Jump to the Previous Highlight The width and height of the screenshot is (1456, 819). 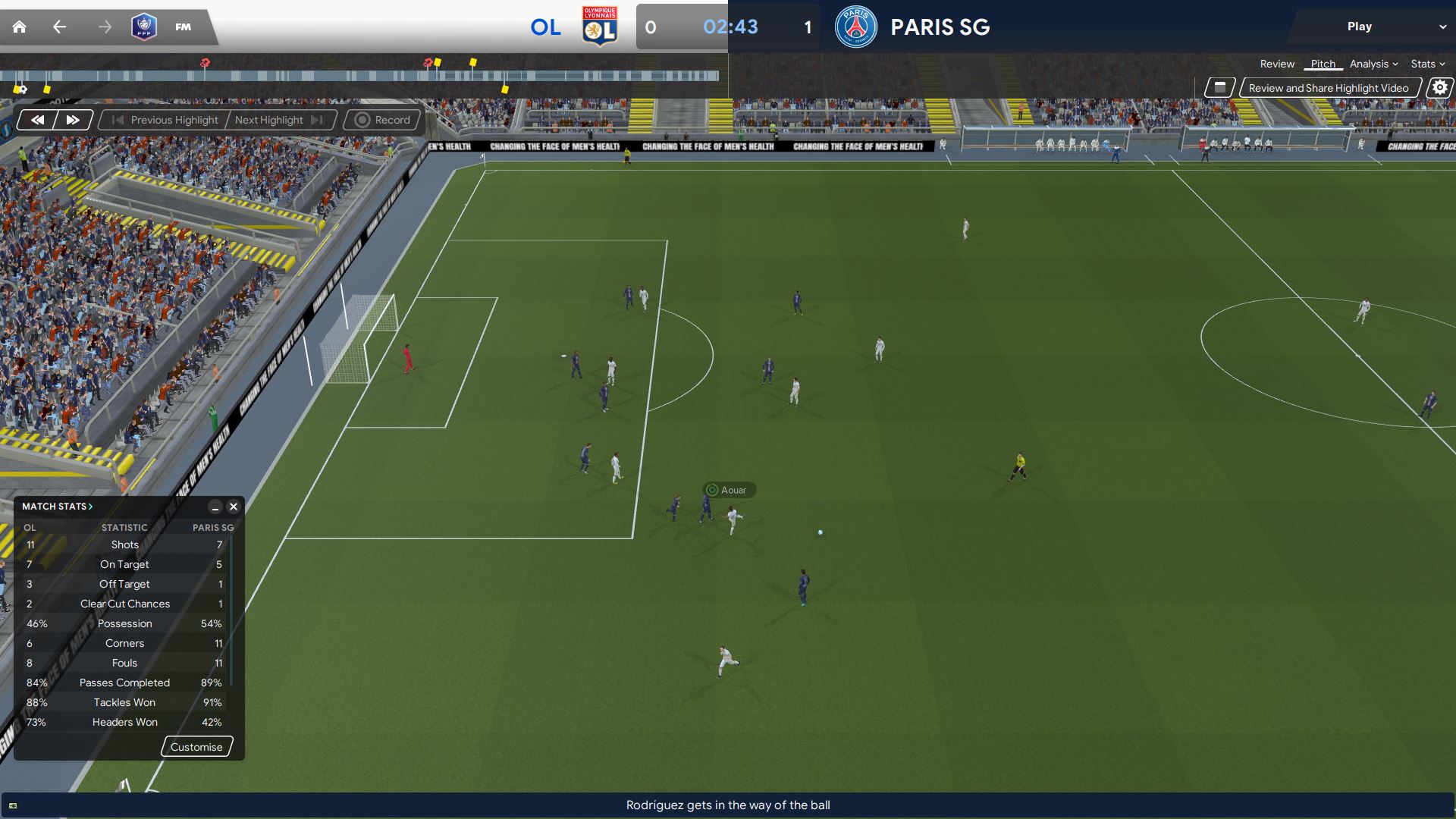(x=165, y=120)
